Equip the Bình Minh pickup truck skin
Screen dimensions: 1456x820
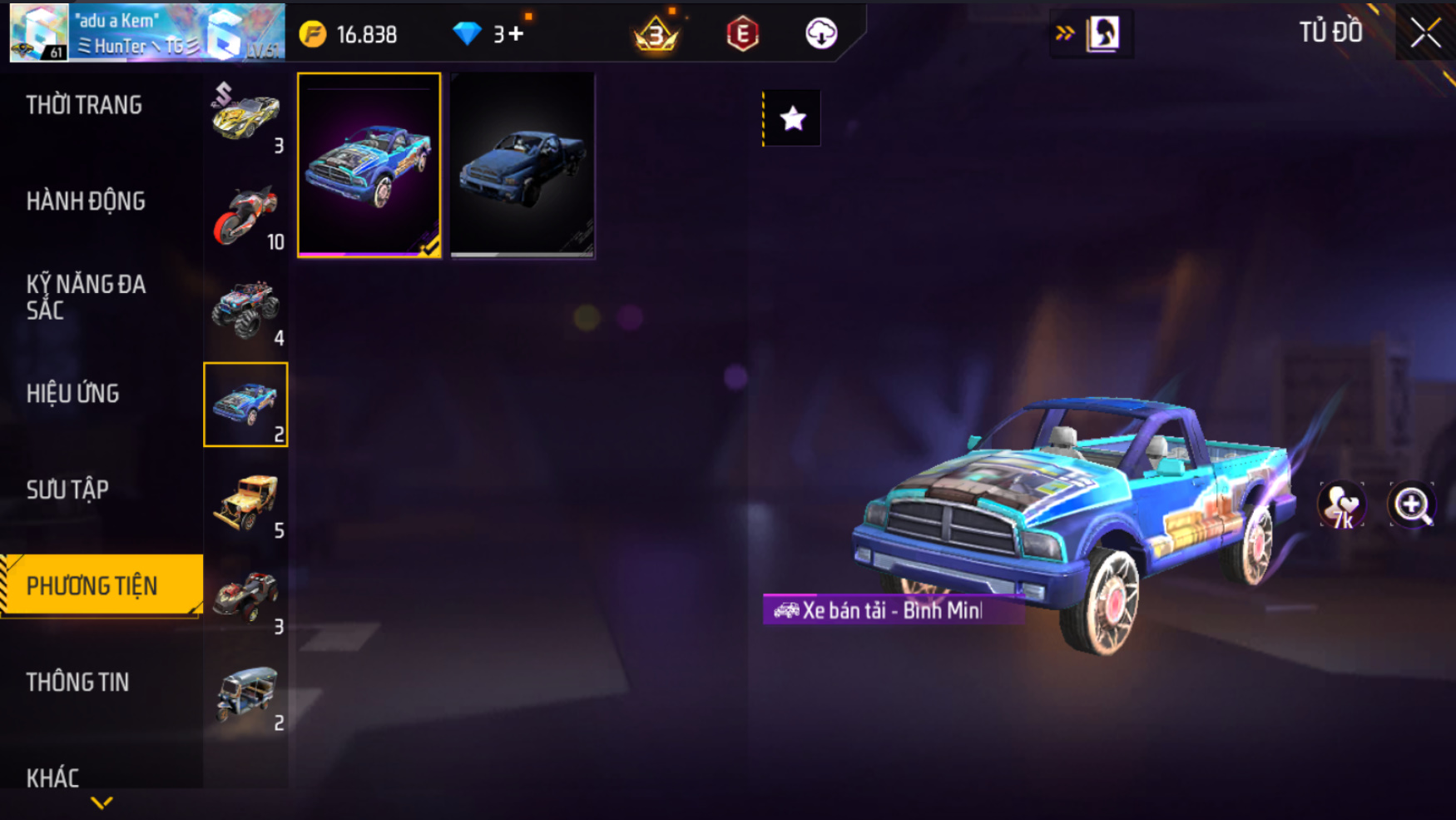369,165
